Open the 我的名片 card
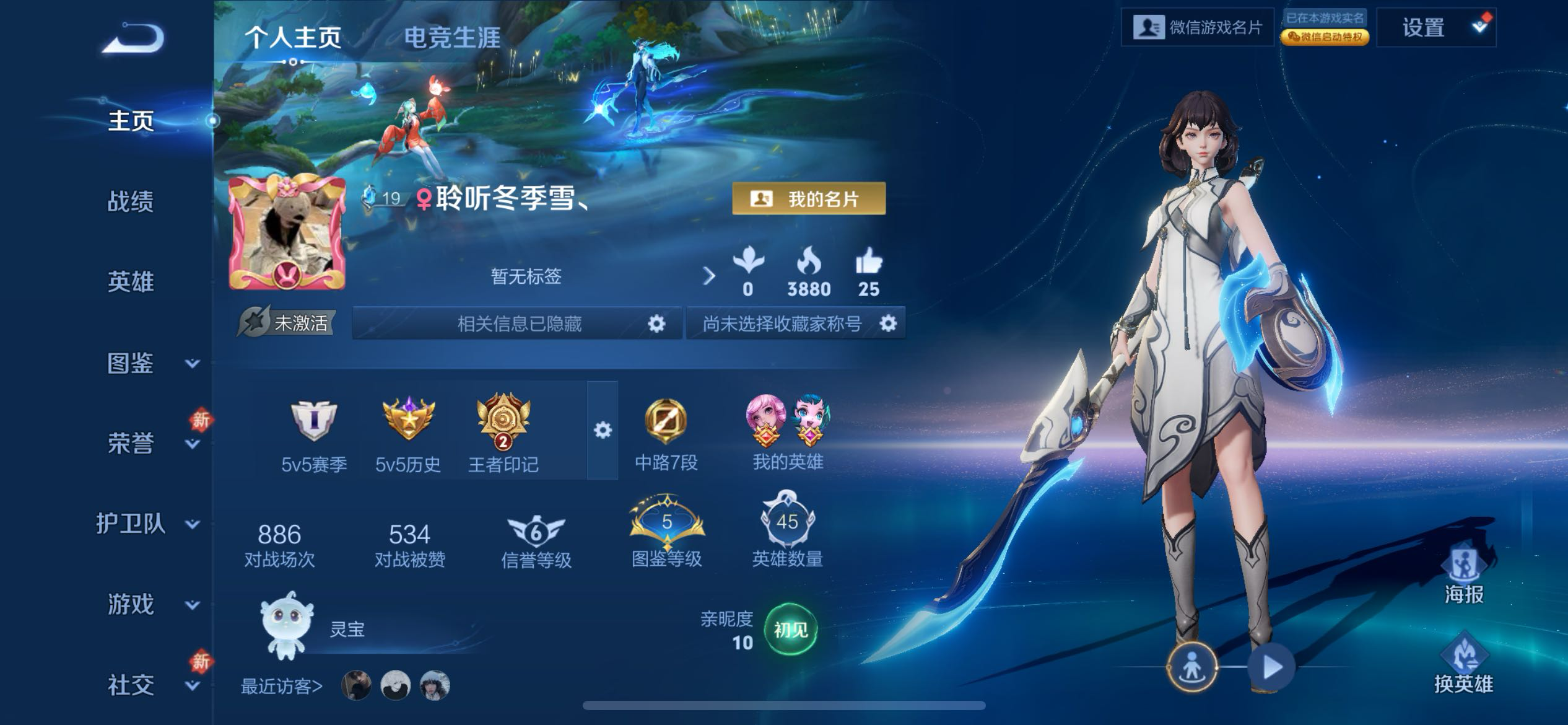This screenshot has height=725, width=1568. click(x=808, y=199)
